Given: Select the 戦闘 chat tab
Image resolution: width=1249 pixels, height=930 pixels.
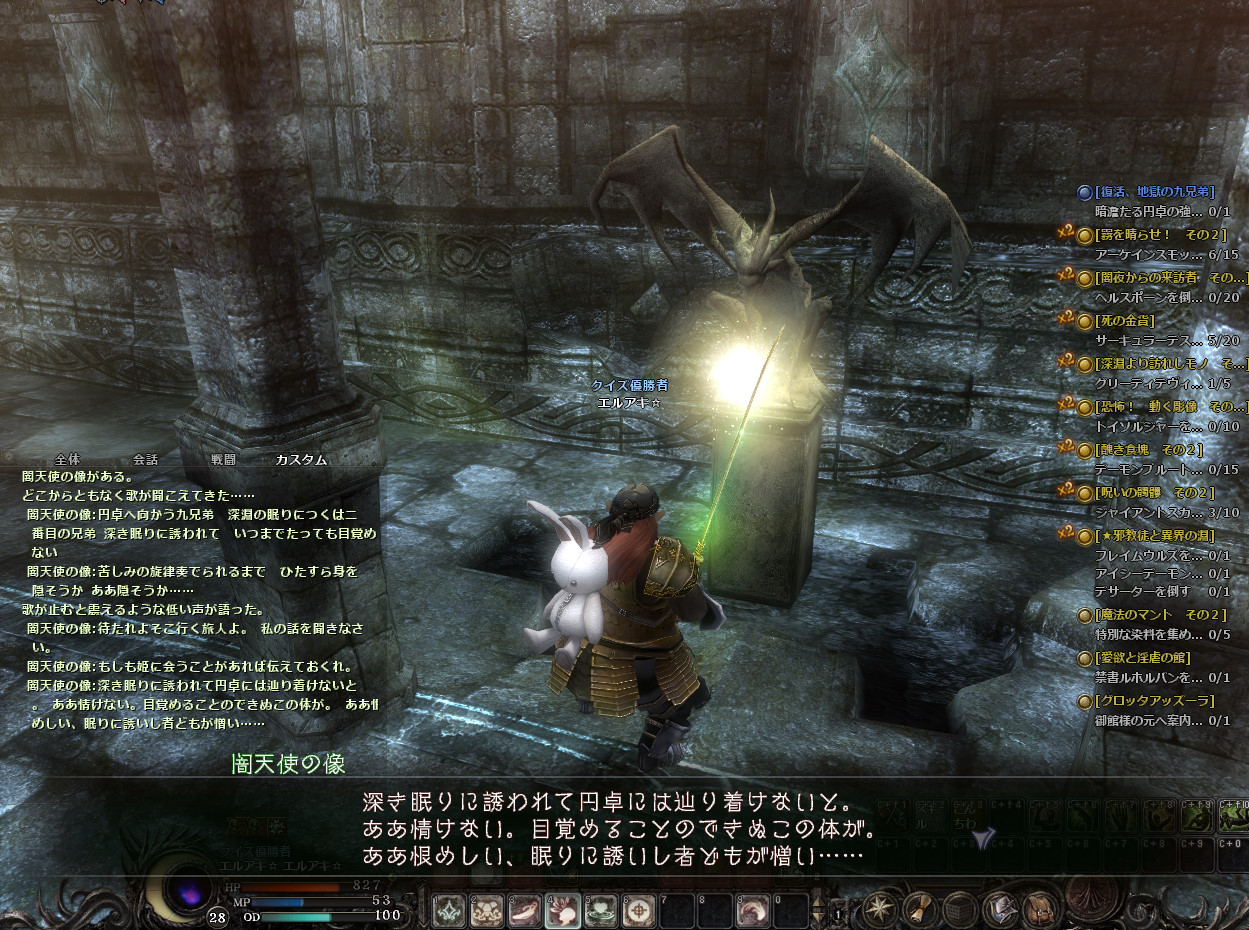Looking at the screenshot, I should point(223,459).
